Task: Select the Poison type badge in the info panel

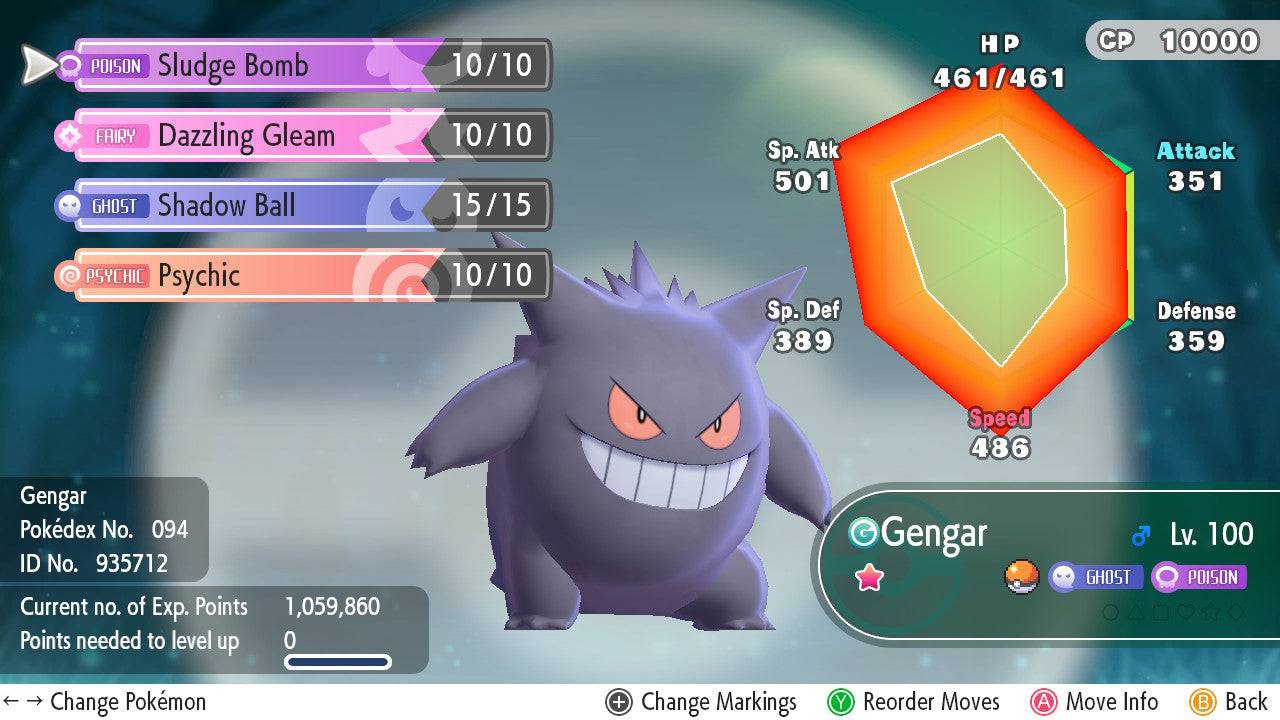Action: (1199, 577)
